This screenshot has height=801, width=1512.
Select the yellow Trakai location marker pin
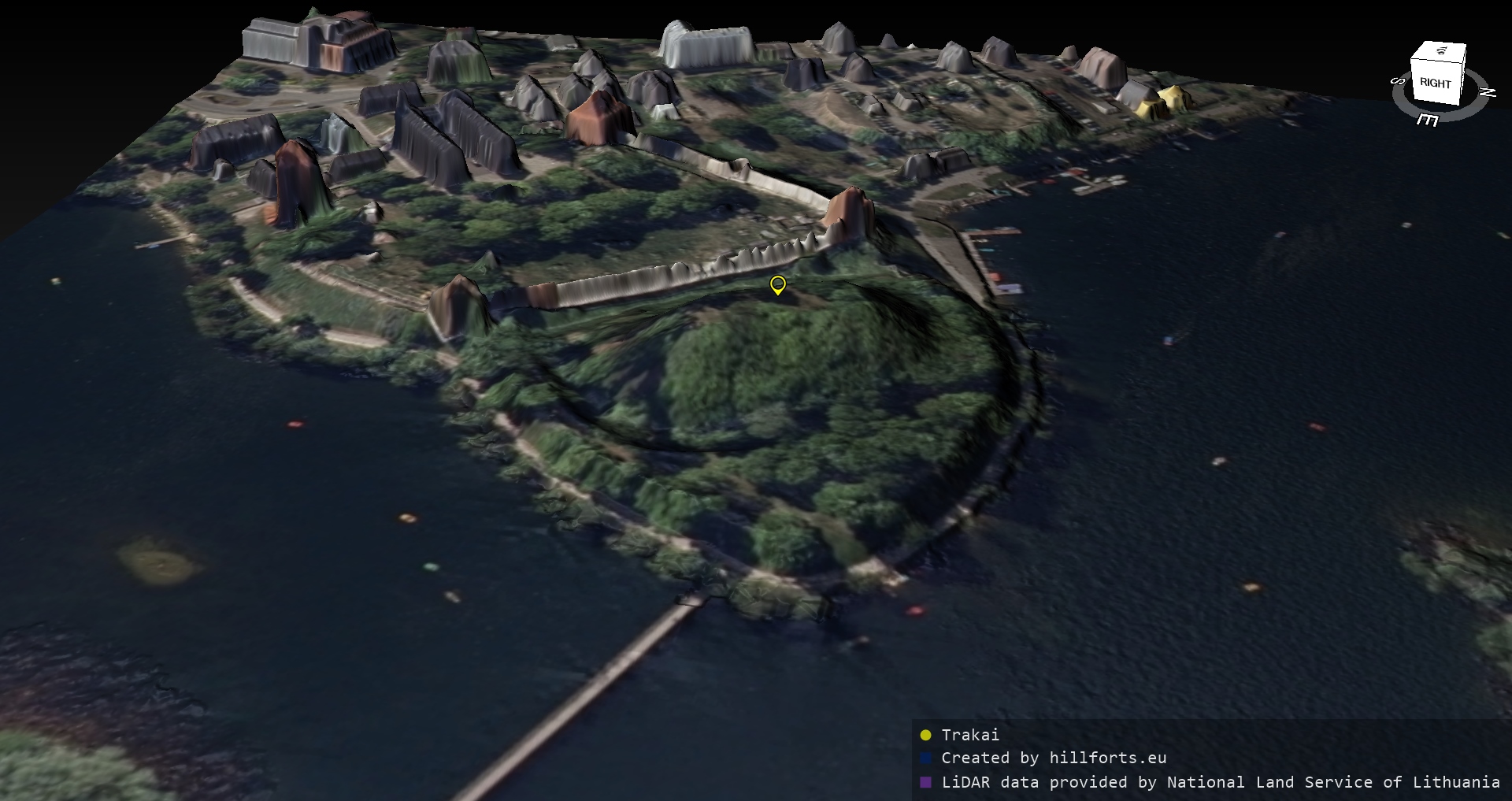coord(777,284)
